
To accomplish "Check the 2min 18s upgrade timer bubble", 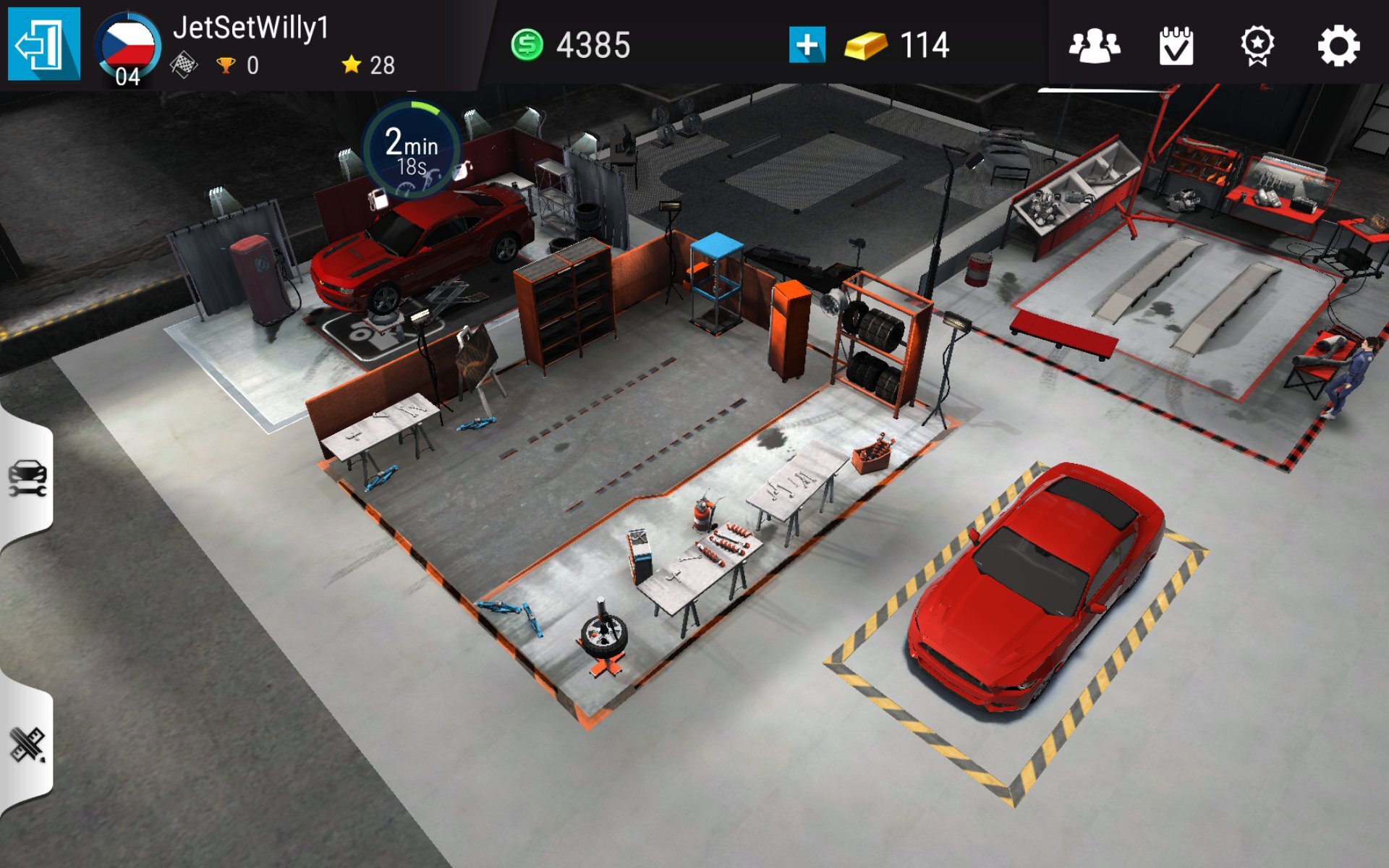I will tap(412, 150).
